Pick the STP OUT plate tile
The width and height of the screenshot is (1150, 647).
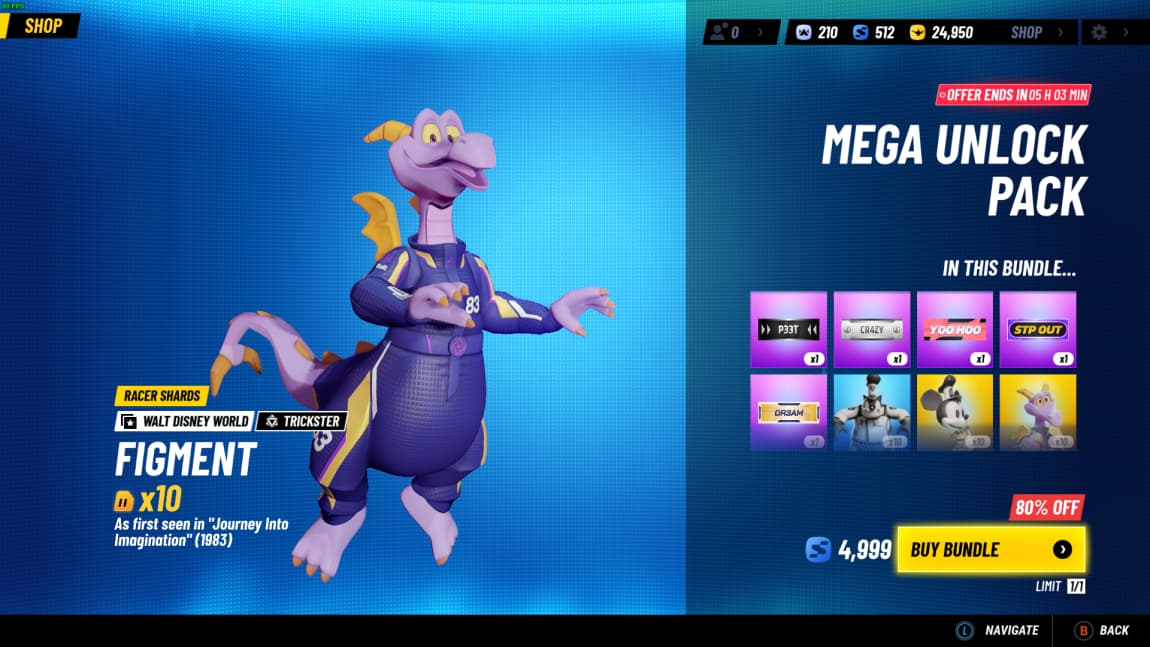point(1038,329)
